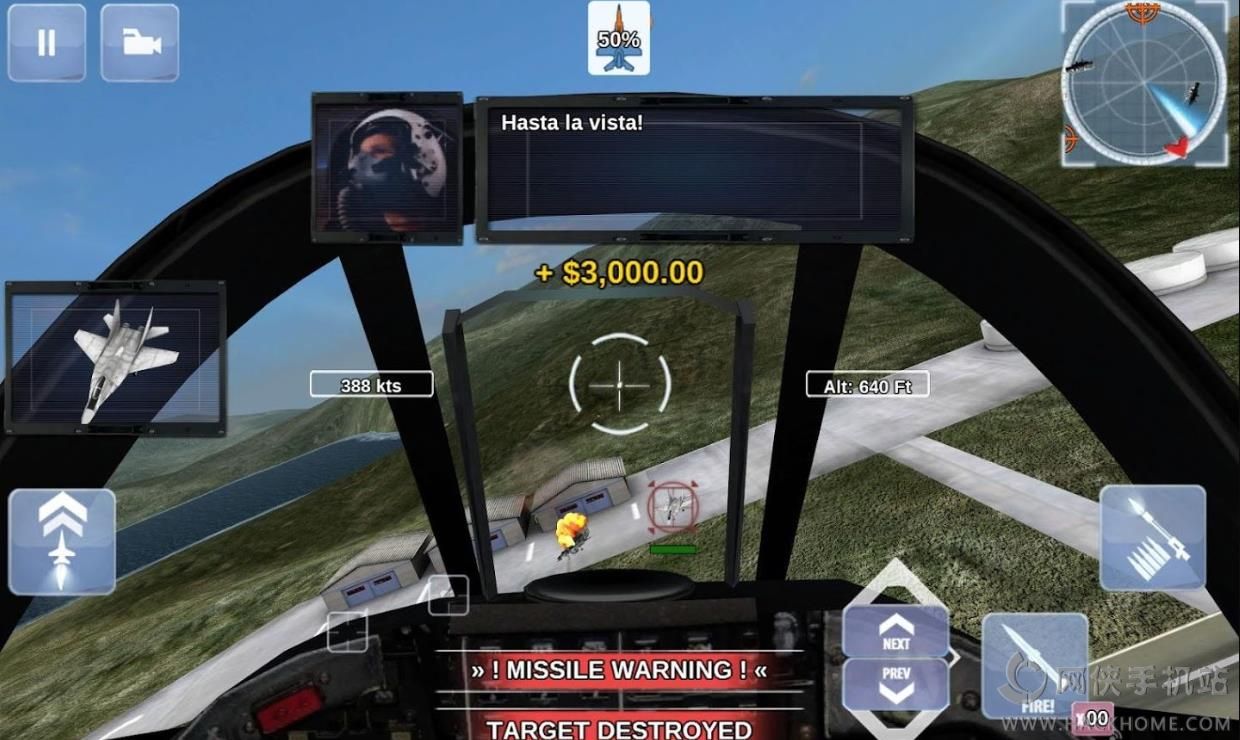
Task: Select the PREV target
Action: coord(896,684)
